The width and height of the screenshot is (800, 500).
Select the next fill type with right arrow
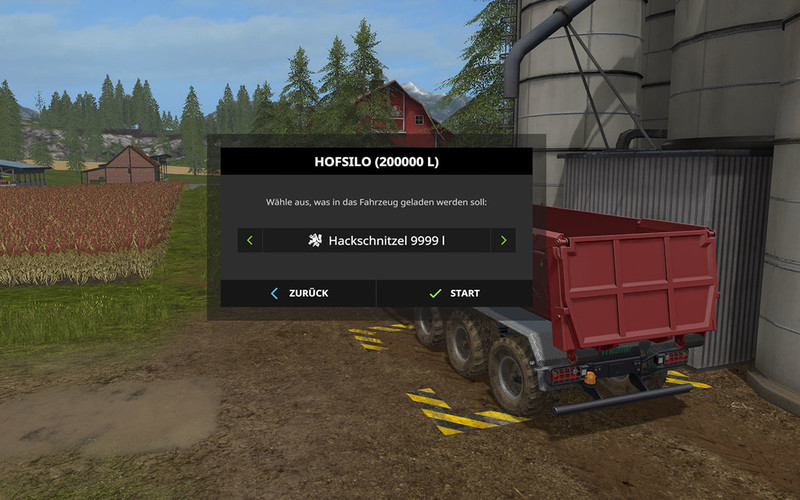[x=503, y=241]
